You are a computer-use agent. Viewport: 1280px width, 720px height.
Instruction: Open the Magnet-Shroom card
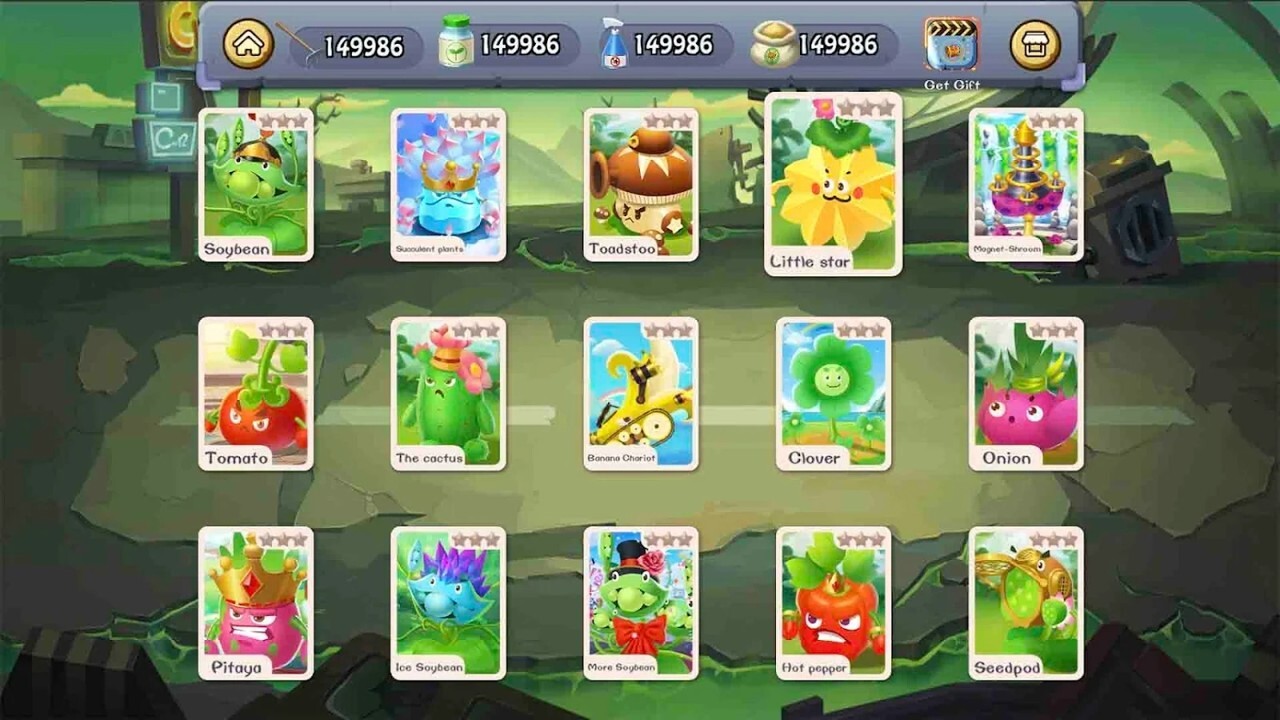[x=1026, y=185]
